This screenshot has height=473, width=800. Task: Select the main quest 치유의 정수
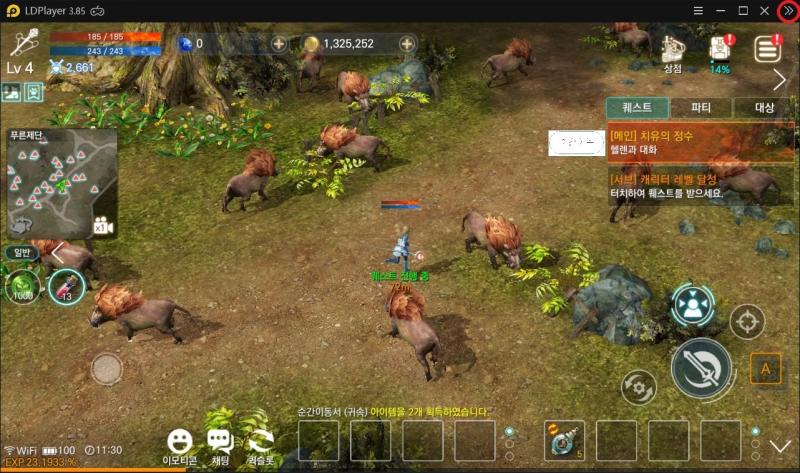pyautogui.click(x=700, y=142)
